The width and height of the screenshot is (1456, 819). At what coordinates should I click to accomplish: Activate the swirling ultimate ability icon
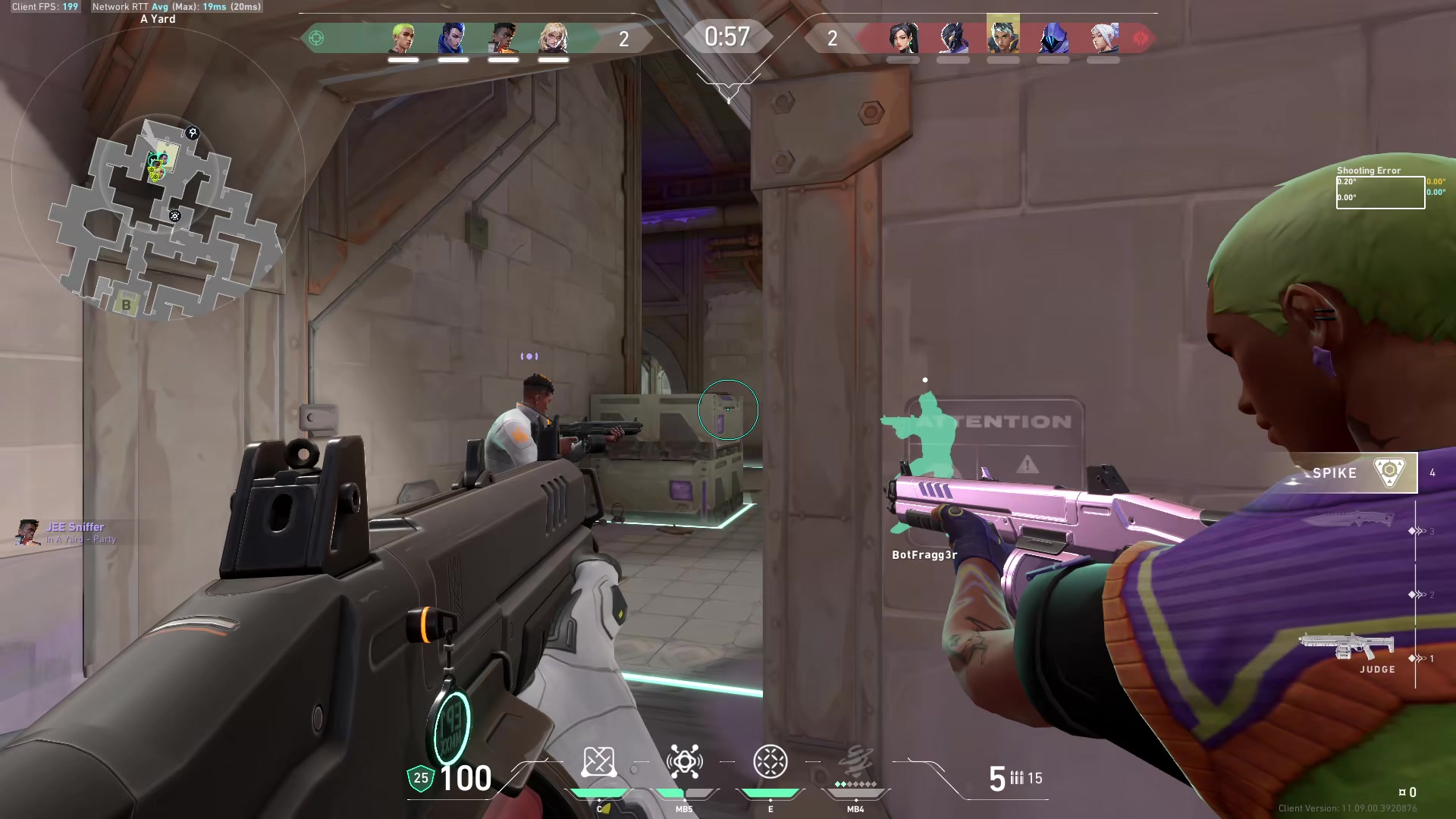856,762
